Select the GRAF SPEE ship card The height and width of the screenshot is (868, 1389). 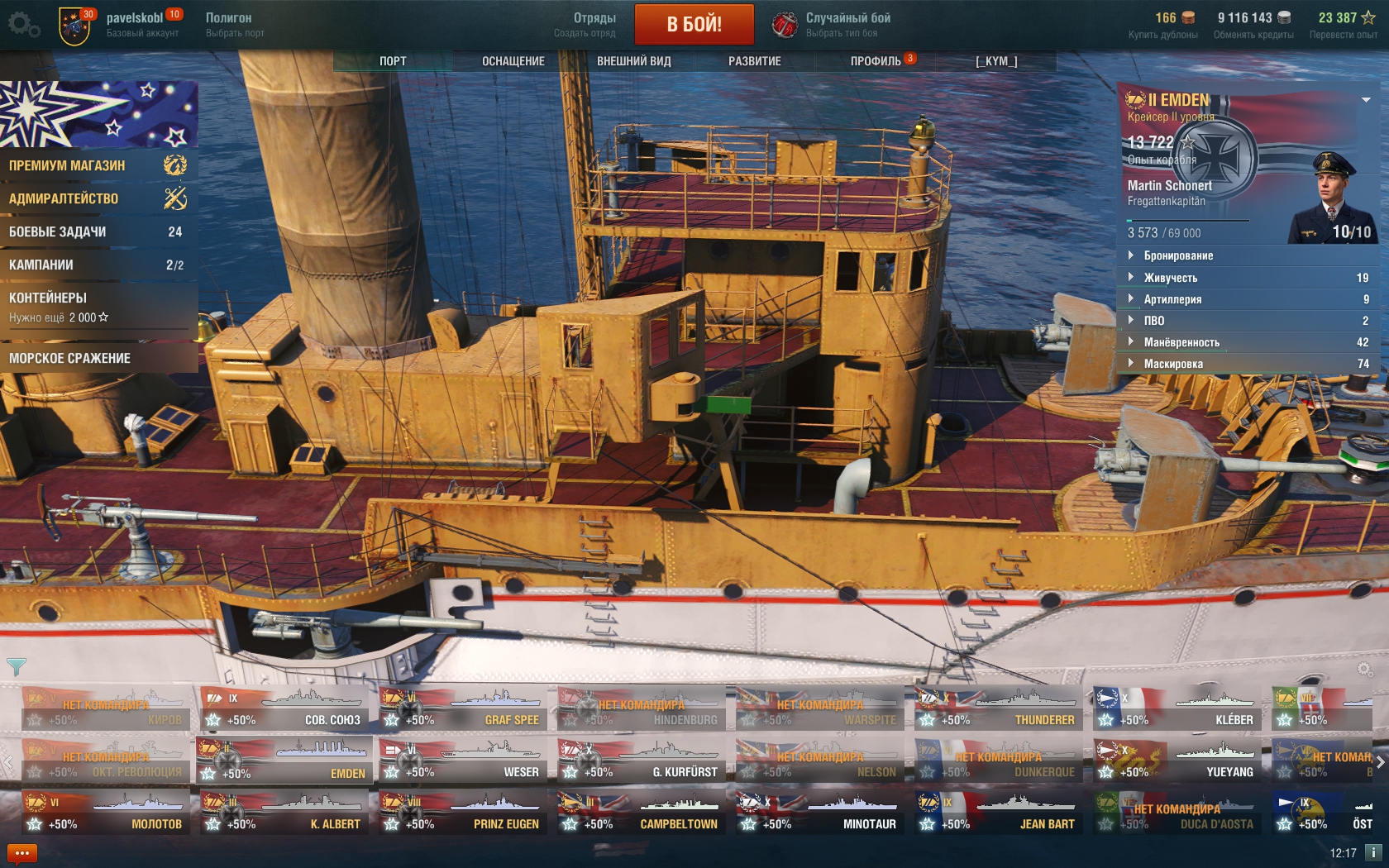click(463, 709)
